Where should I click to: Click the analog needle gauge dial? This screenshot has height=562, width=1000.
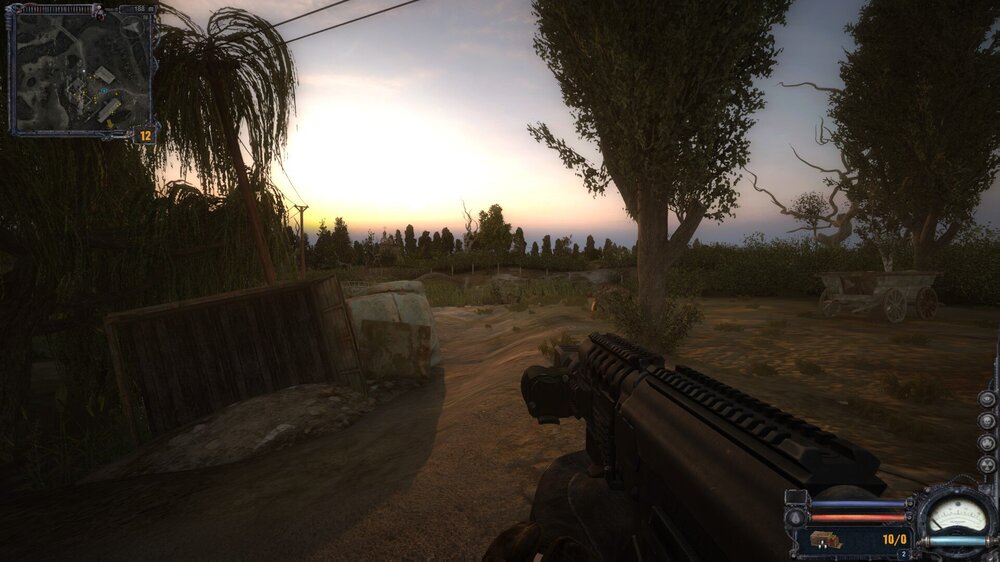coord(957,514)
